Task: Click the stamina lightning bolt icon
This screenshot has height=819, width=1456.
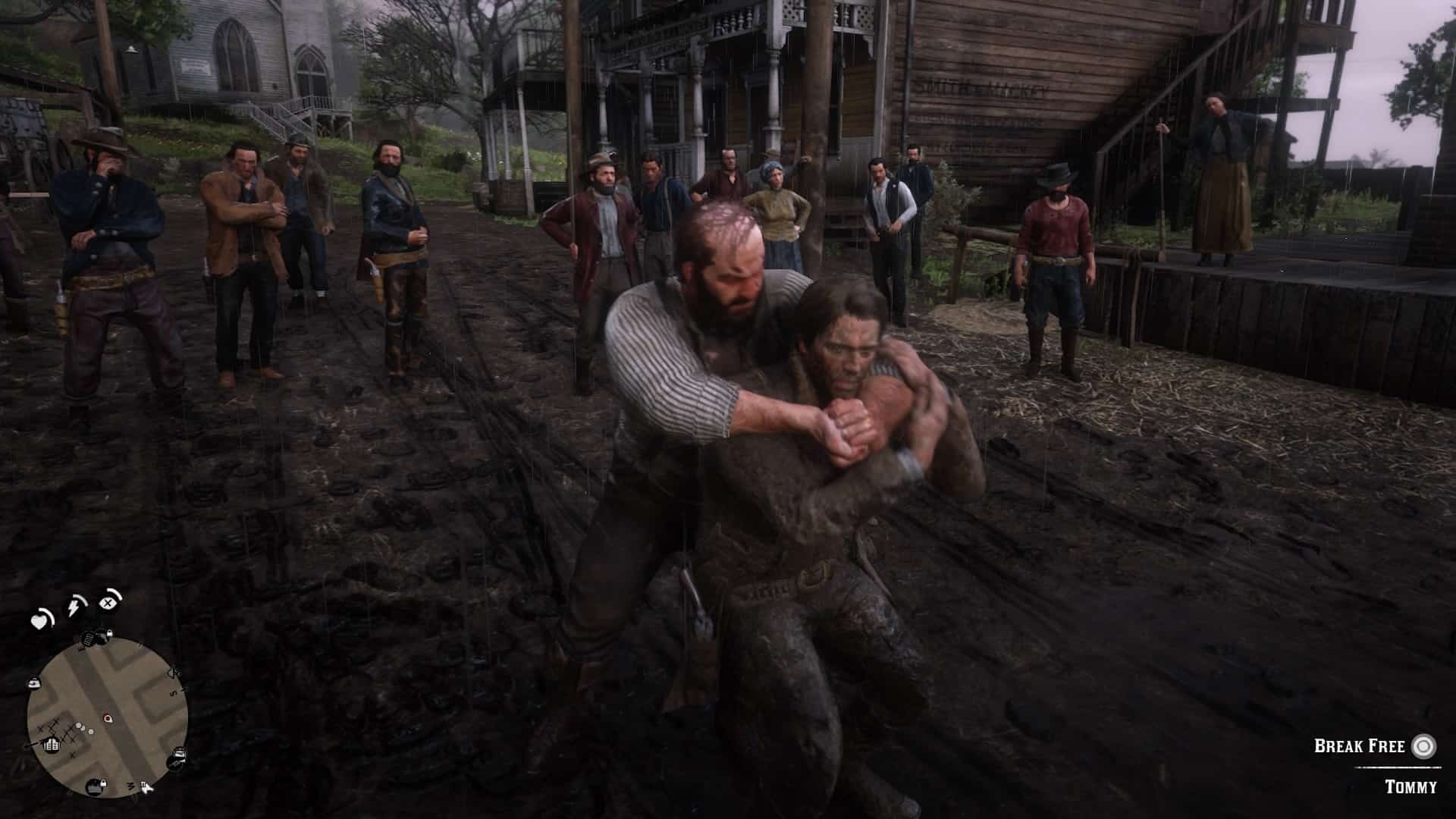Action: pyautogui.click(x=74, y=607)
